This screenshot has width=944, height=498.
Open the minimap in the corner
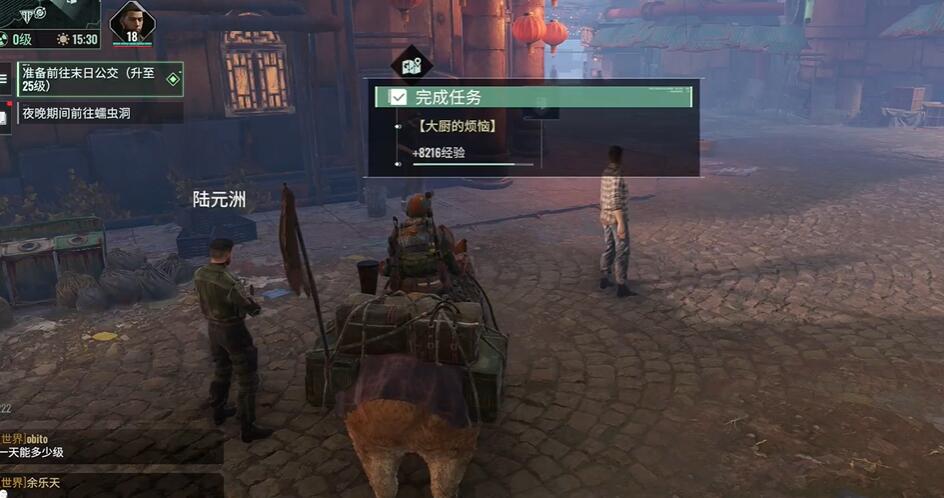[x=48, y=14]
